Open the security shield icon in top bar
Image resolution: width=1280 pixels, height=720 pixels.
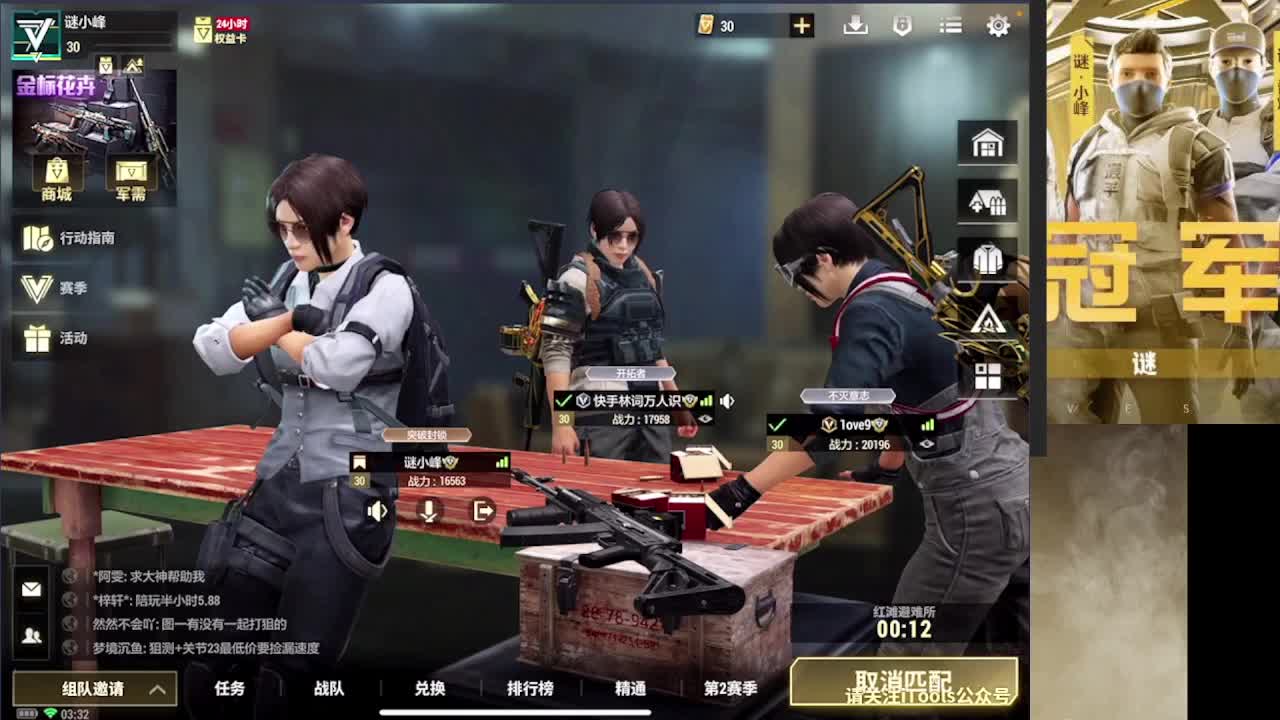[x=902, y=25]
